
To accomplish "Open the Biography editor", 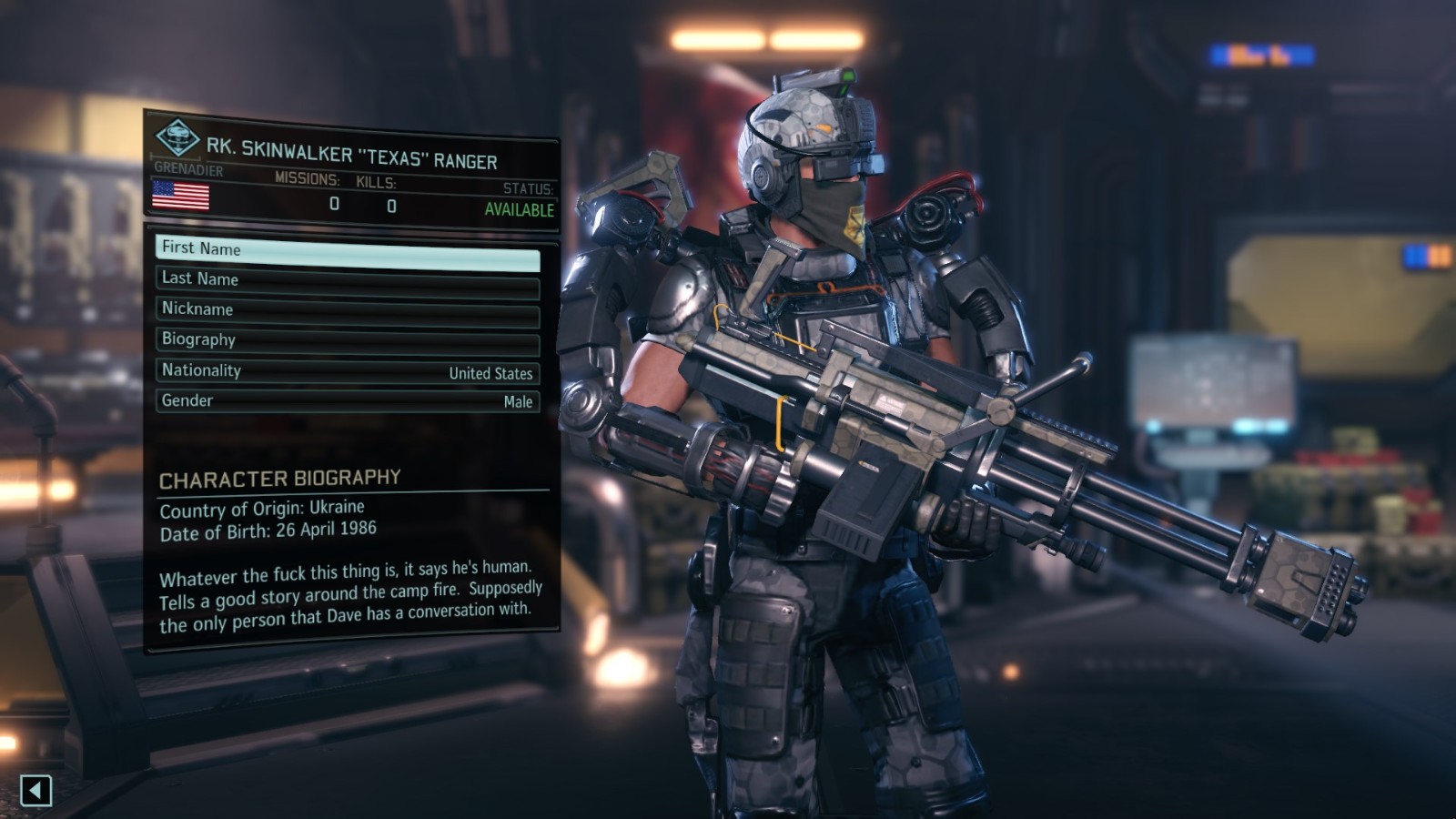I will coord(348,342).
